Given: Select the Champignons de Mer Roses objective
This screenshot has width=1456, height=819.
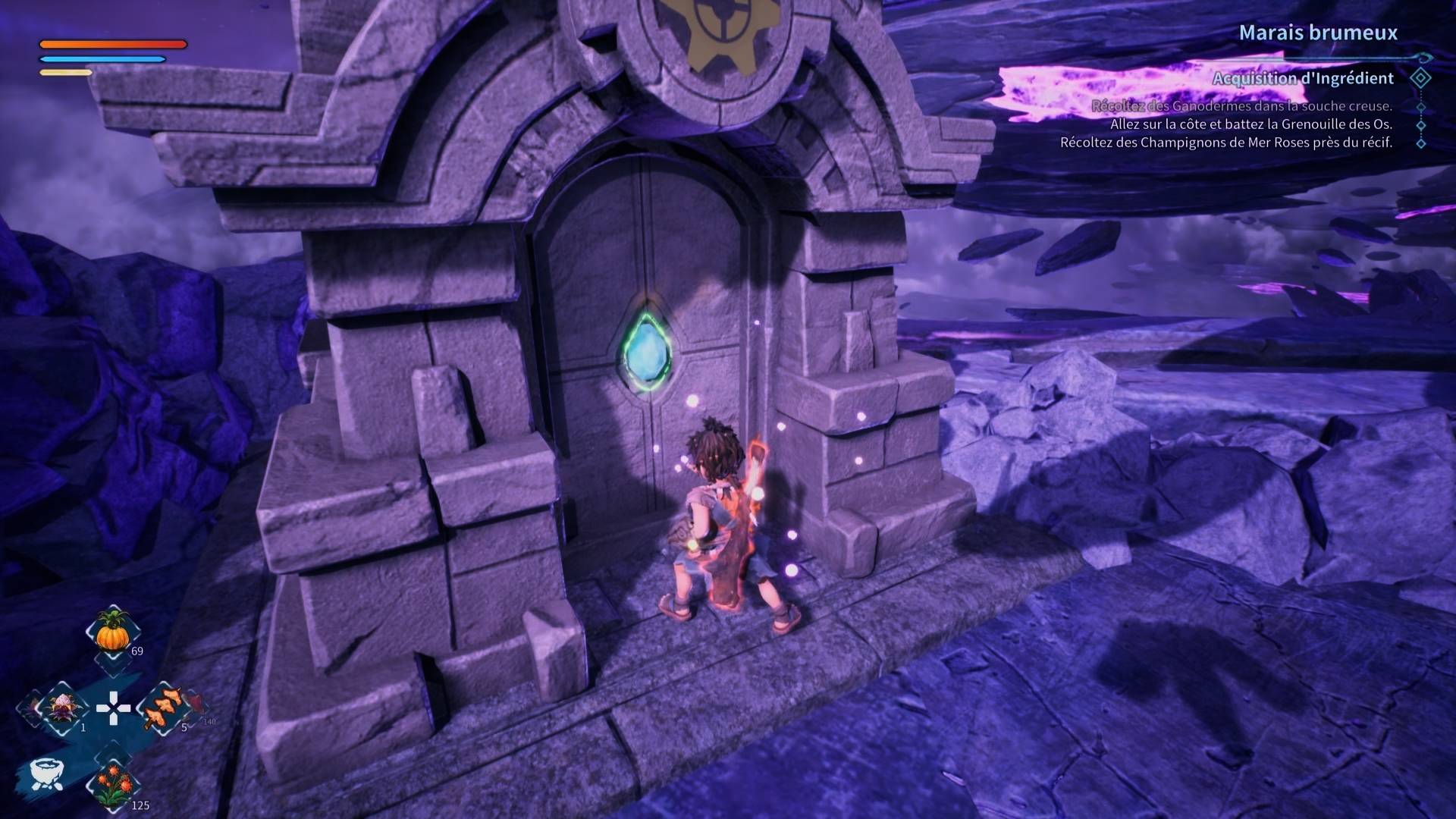Looking at the screenshot, I should pyautogui.click(x=1225, y=143).
